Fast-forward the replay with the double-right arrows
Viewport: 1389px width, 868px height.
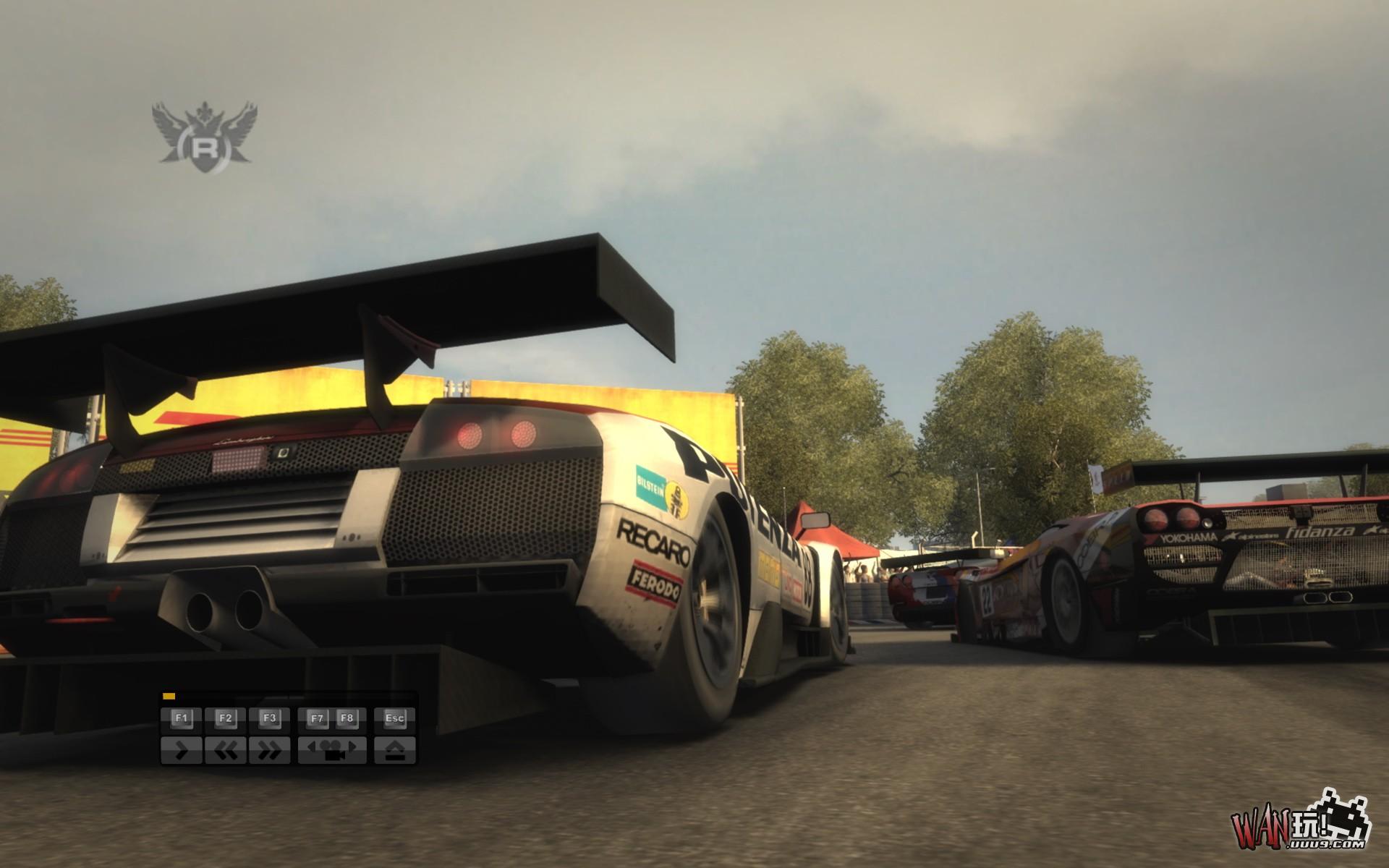pyautogui.click(x=269, y=750)
